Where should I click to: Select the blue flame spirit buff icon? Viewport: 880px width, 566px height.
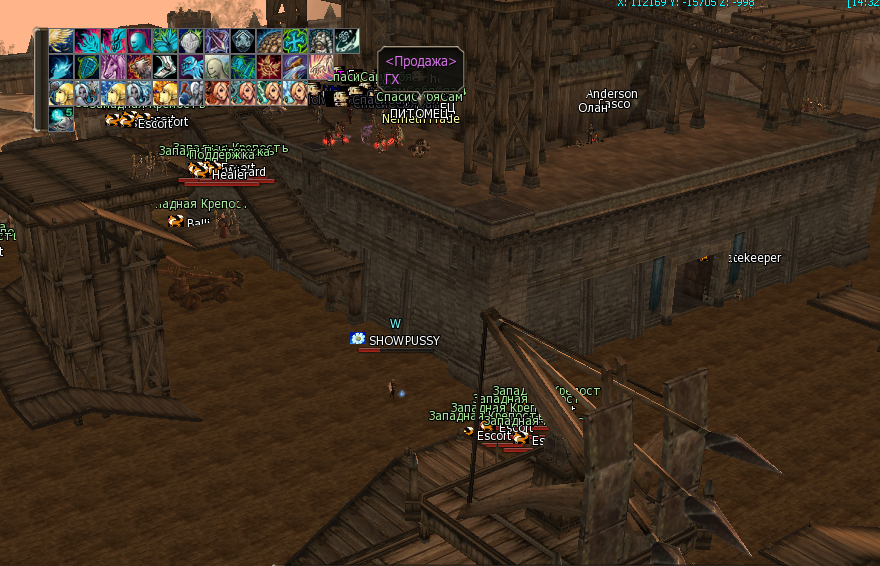(61, 67)
